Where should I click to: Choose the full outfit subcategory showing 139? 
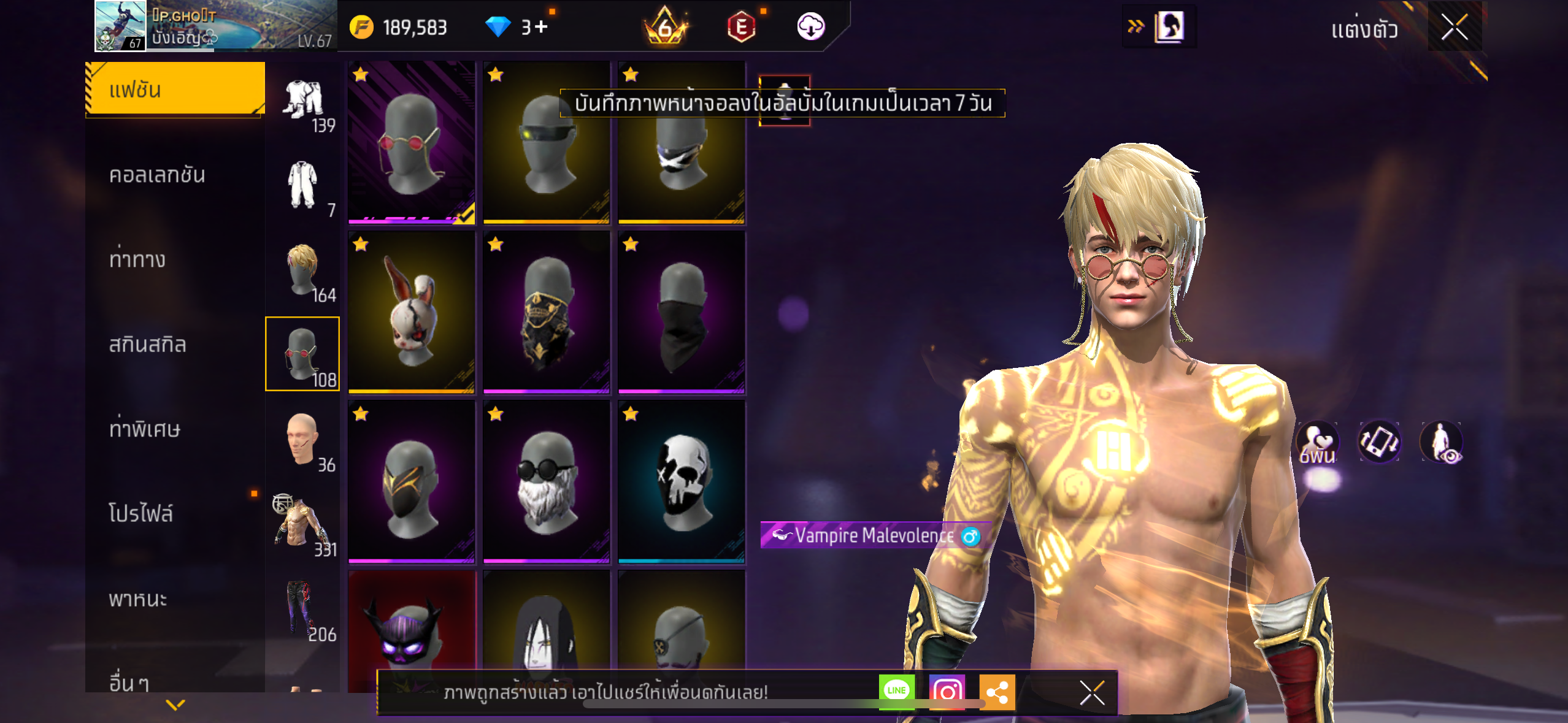click(x=303, y=102)
